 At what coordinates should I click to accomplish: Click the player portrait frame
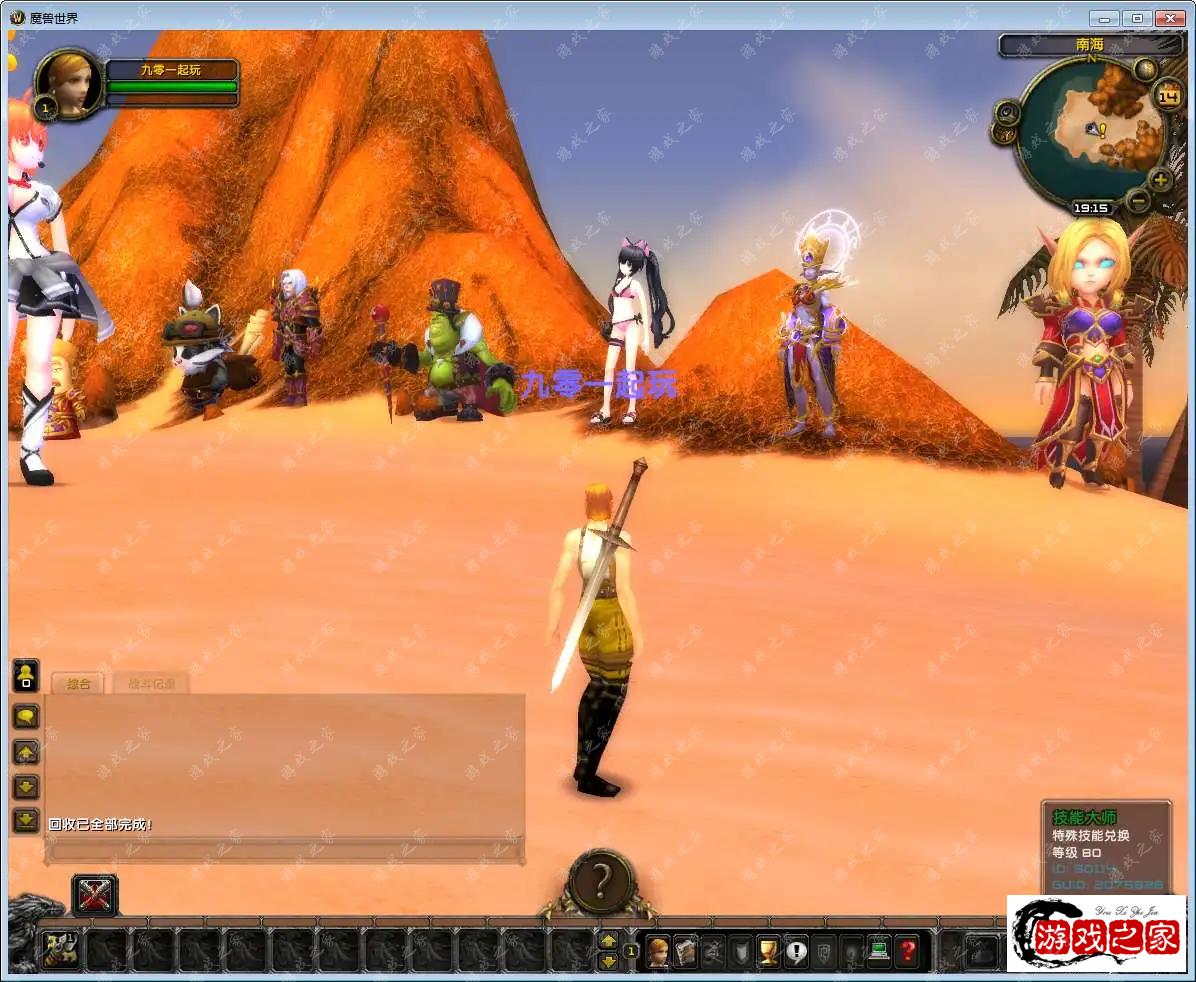[x=71, y=85]
